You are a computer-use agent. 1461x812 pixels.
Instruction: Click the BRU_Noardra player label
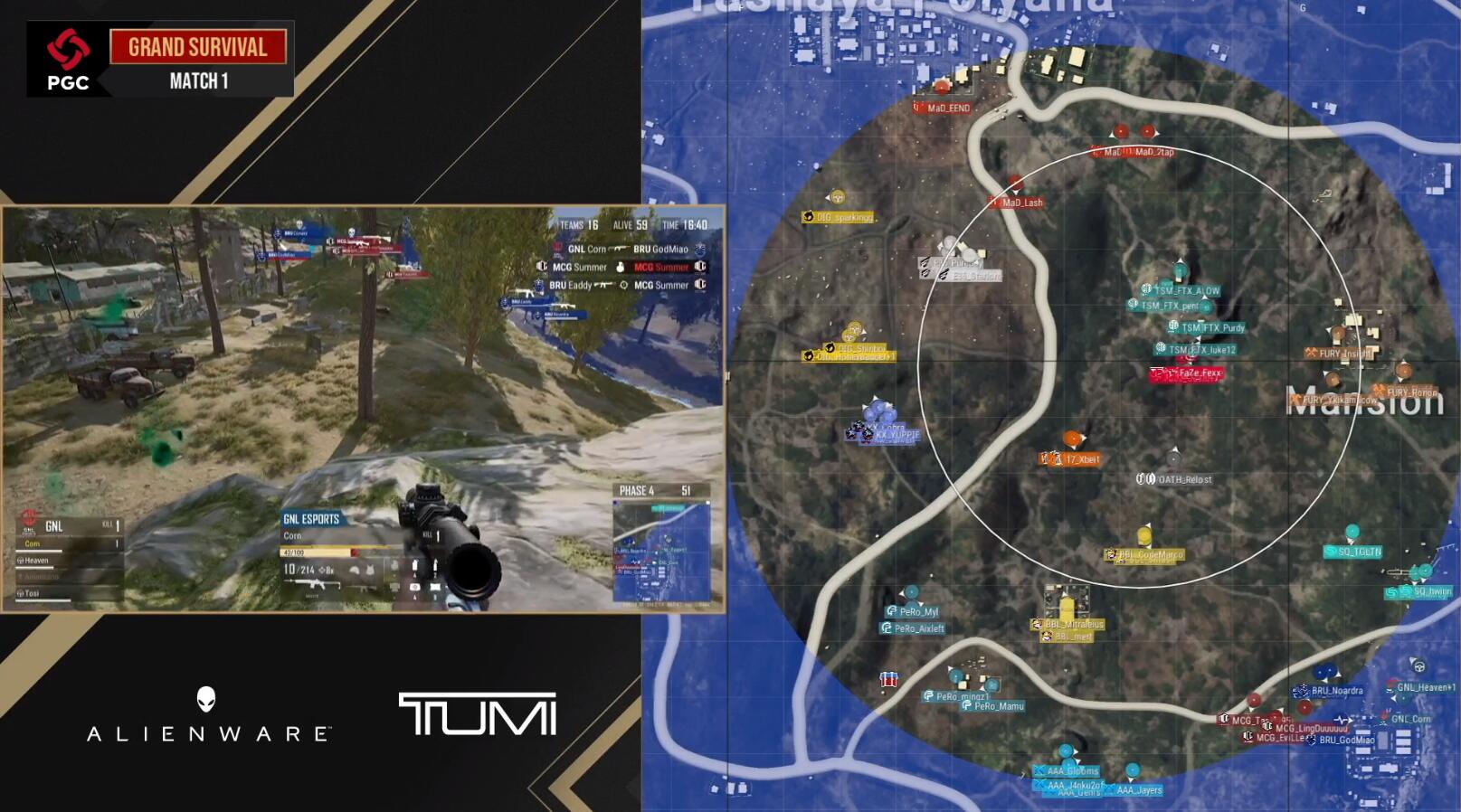coord(1336,691)
